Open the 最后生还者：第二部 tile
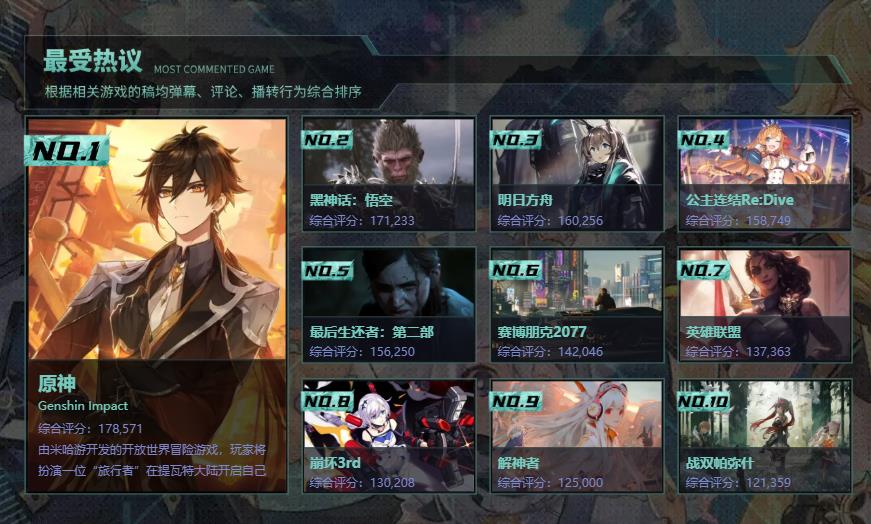The image size is (871, 524). point(388,305)
